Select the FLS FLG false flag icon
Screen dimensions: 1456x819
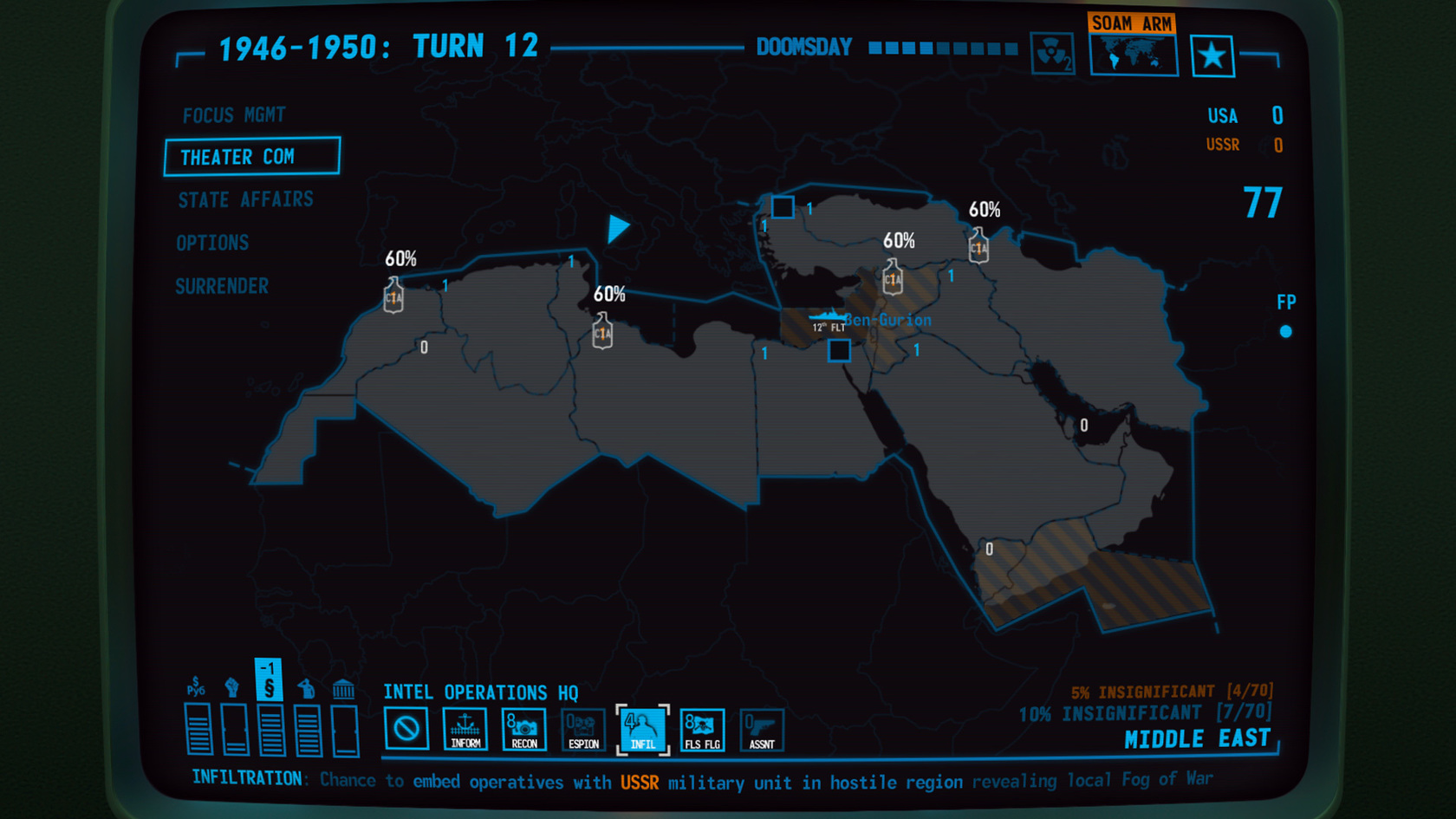[x=702, y=729]
